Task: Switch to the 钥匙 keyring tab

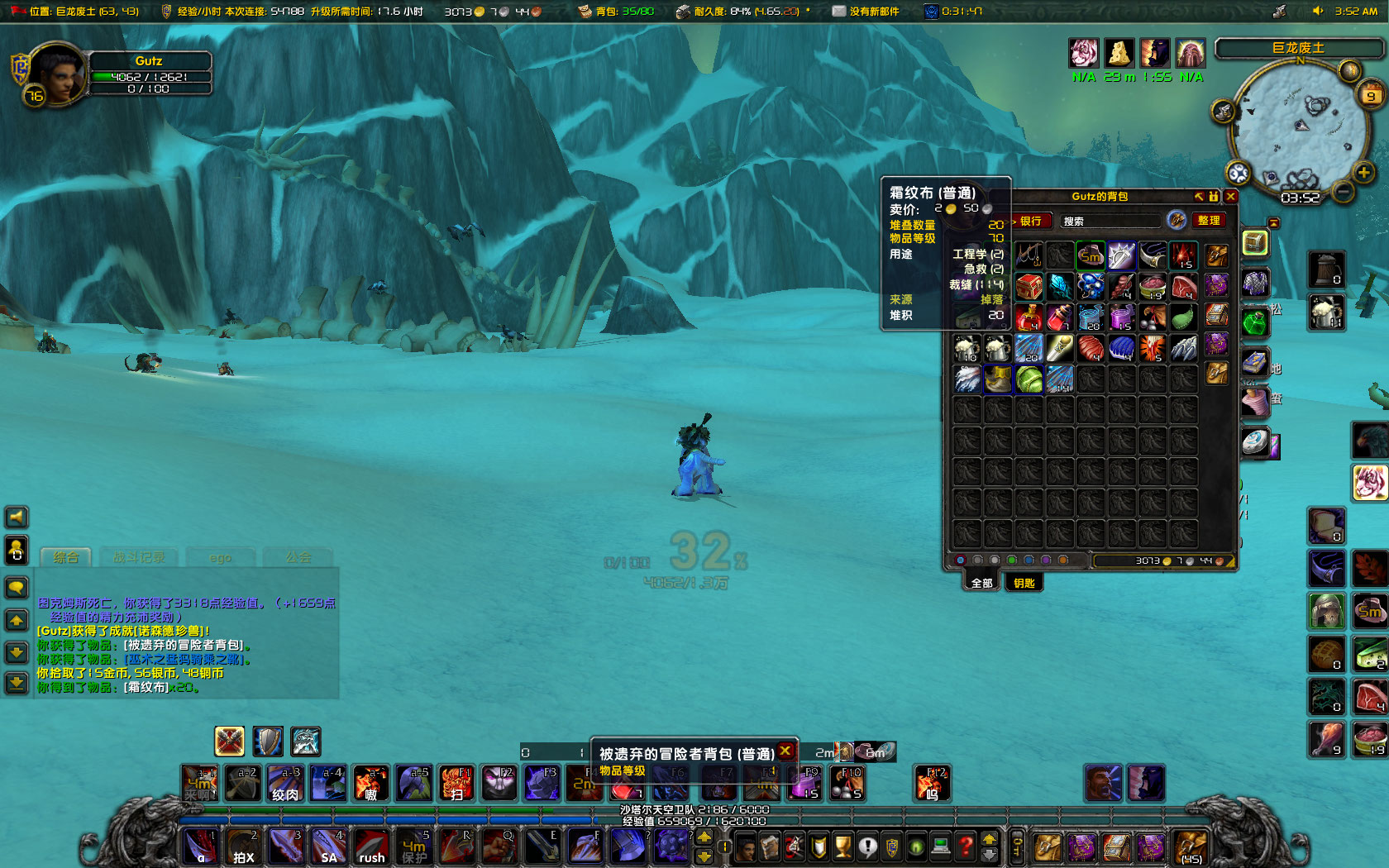Action: (x=1024, y=583)
